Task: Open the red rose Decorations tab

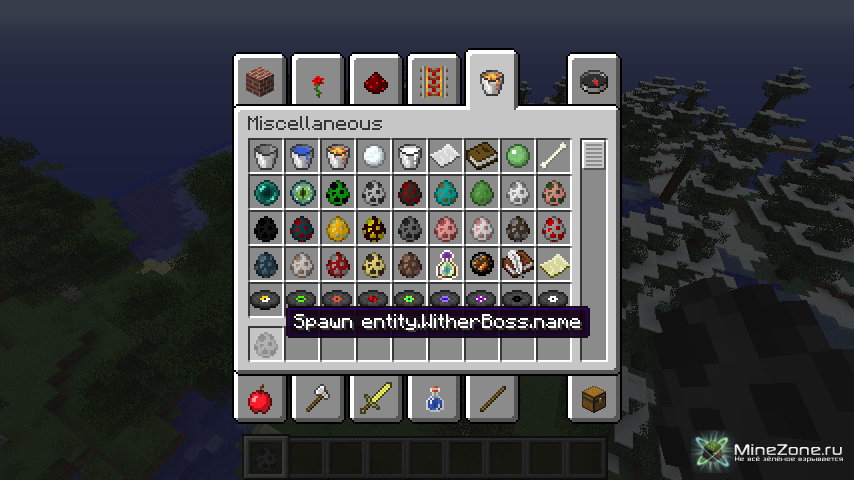Action: point(318,82)
